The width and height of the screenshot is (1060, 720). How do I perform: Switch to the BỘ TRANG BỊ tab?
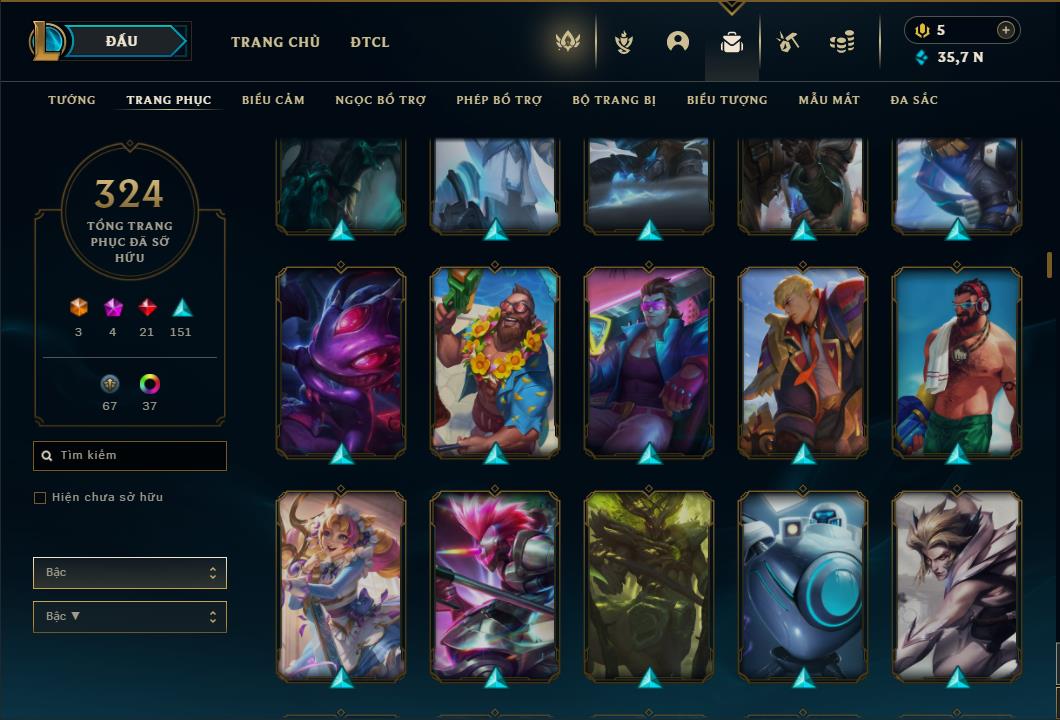[614, 100]
